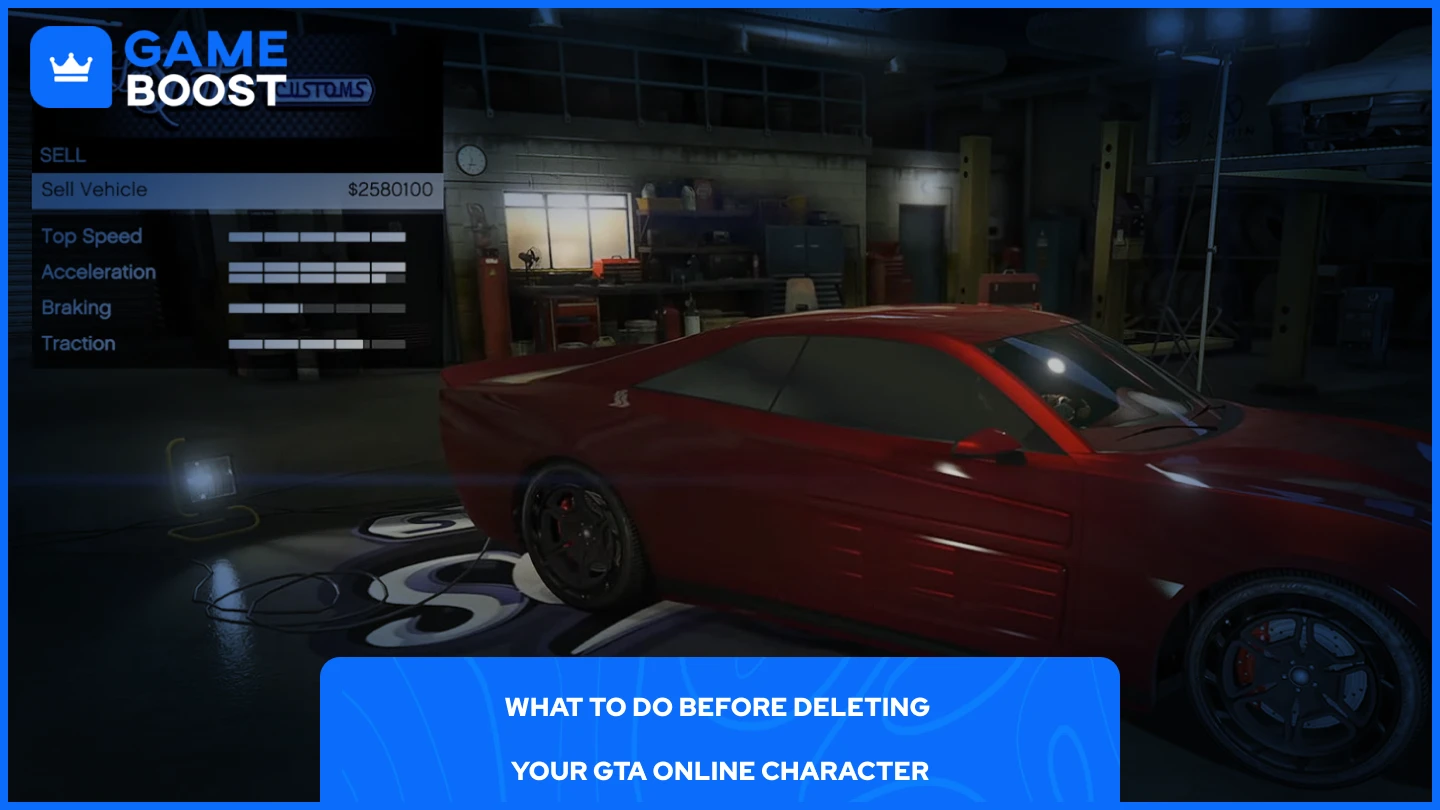This screenshot has height=810, width=1440.
Task: Select the Traction stat label
Action: pos(79,344)
